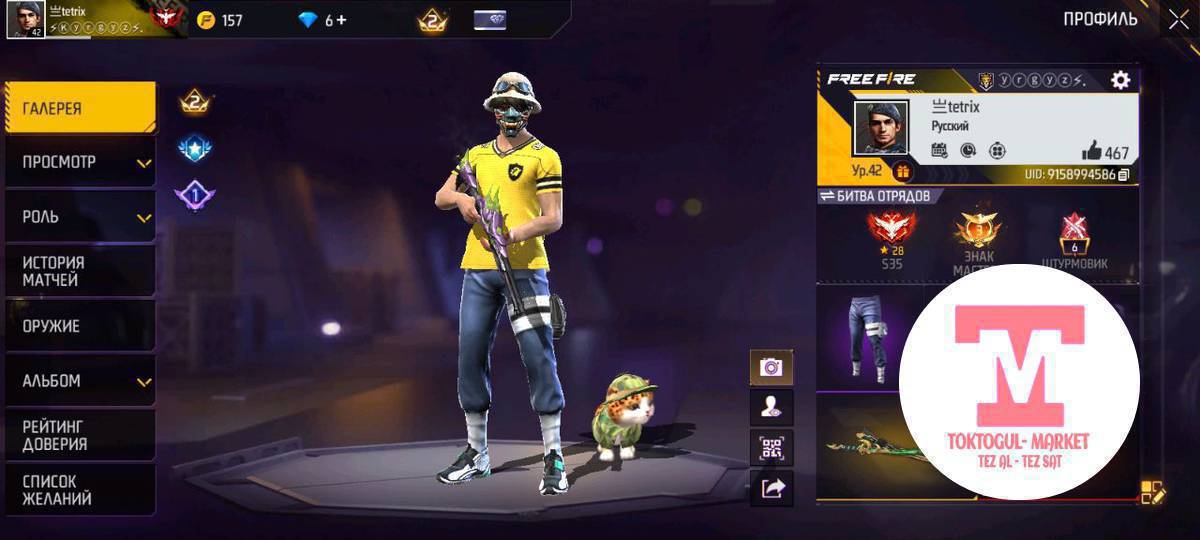This screenshot has width=1200, height=540.
Task: Add diamonds with the plus sign
Action: pyautogui.click(x=341, y=20)
